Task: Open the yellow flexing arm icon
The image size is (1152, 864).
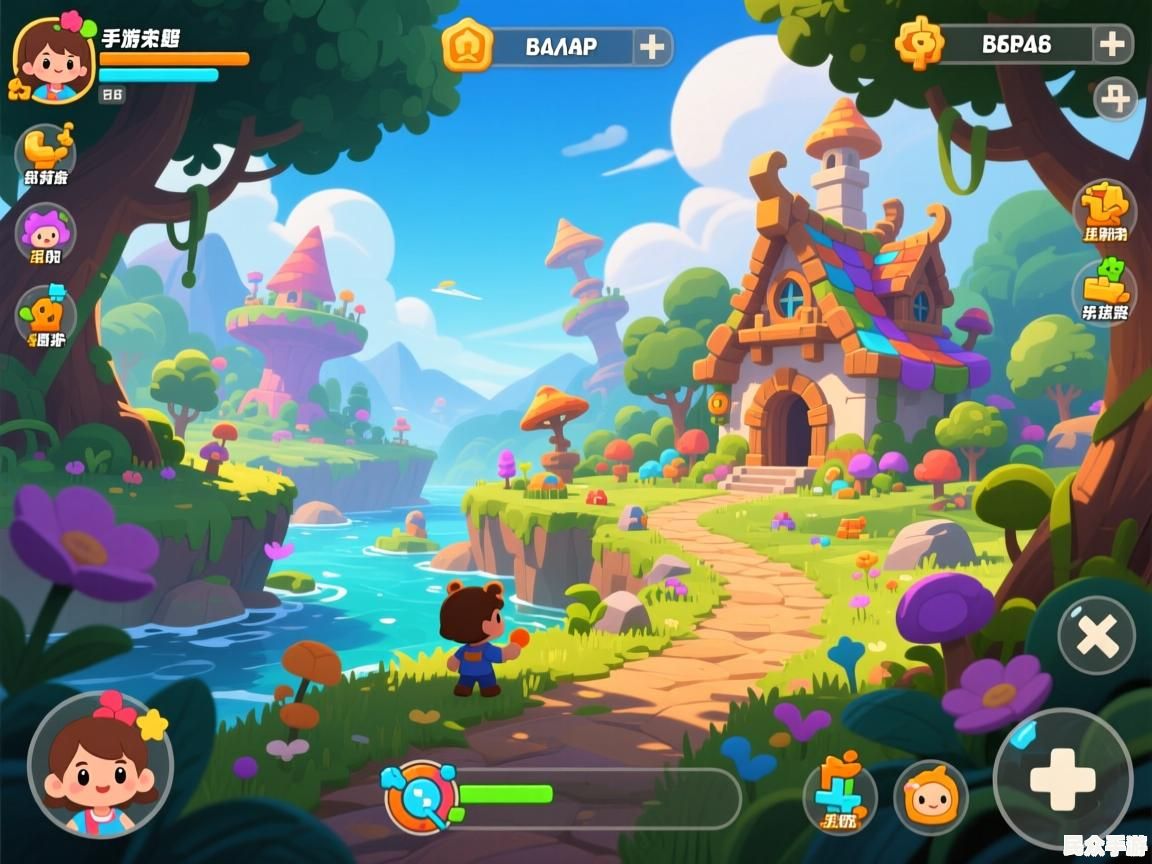Action: [46, 150]
